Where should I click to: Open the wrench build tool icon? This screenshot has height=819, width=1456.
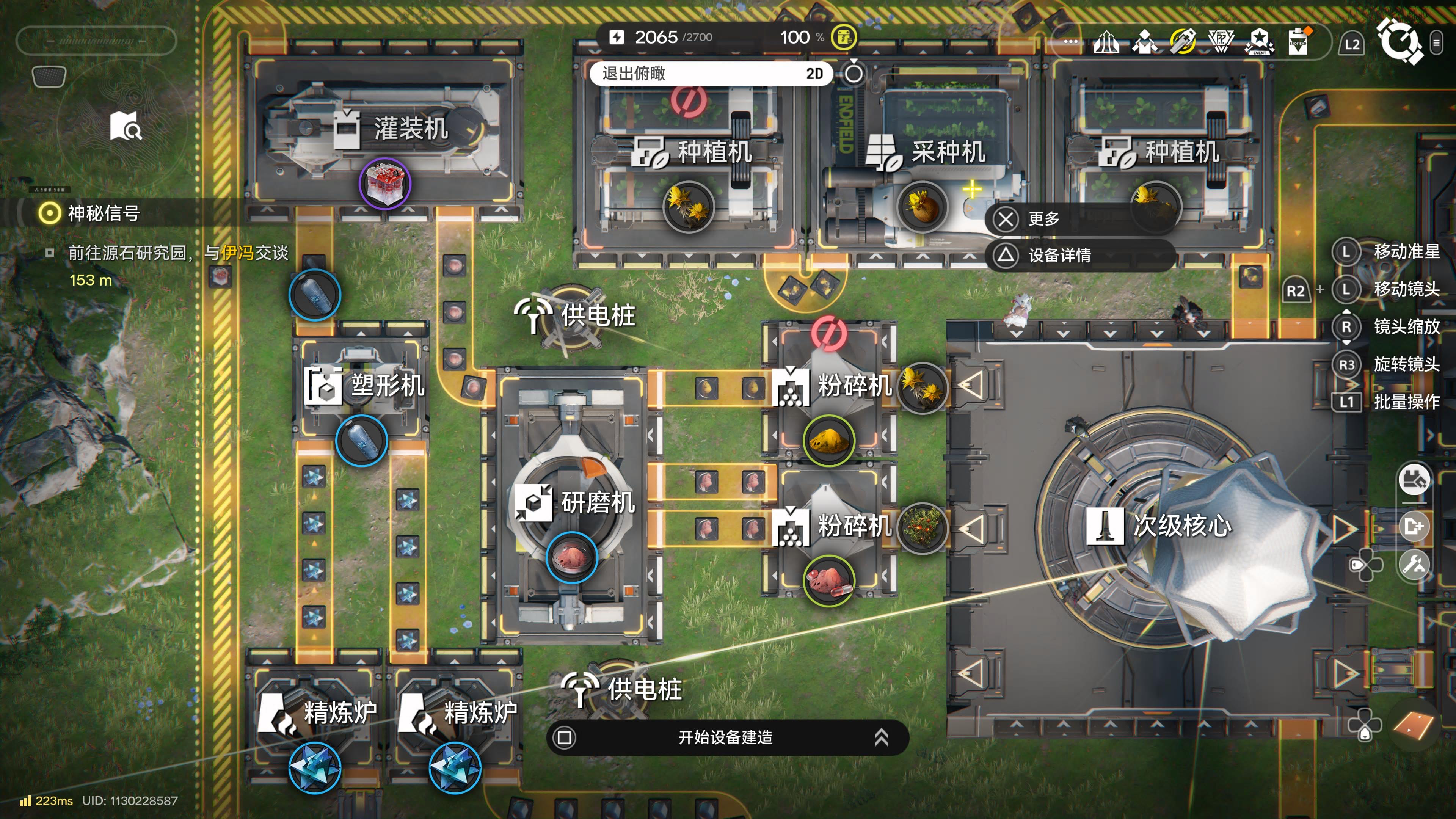(1414, 564)
